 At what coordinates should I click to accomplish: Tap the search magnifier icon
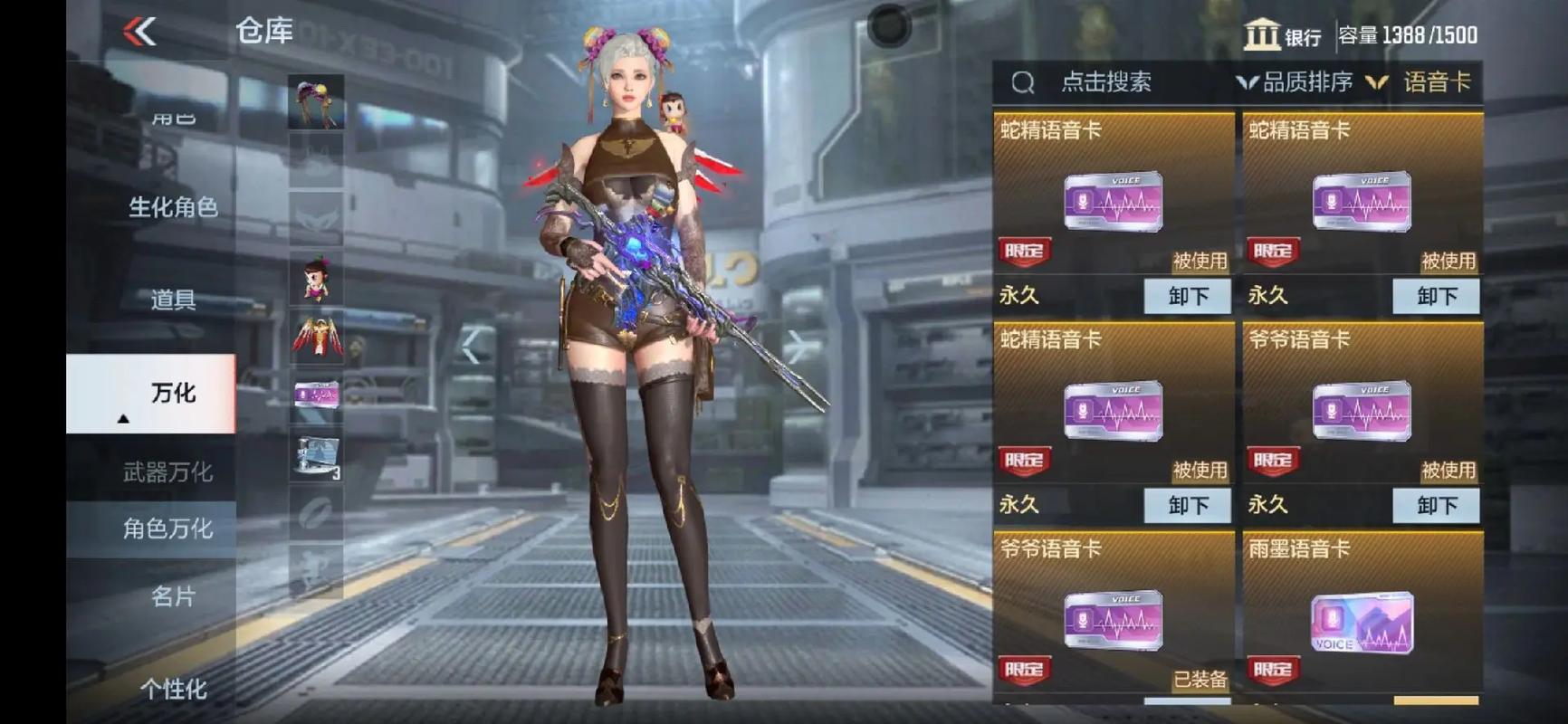(1024, 82)
